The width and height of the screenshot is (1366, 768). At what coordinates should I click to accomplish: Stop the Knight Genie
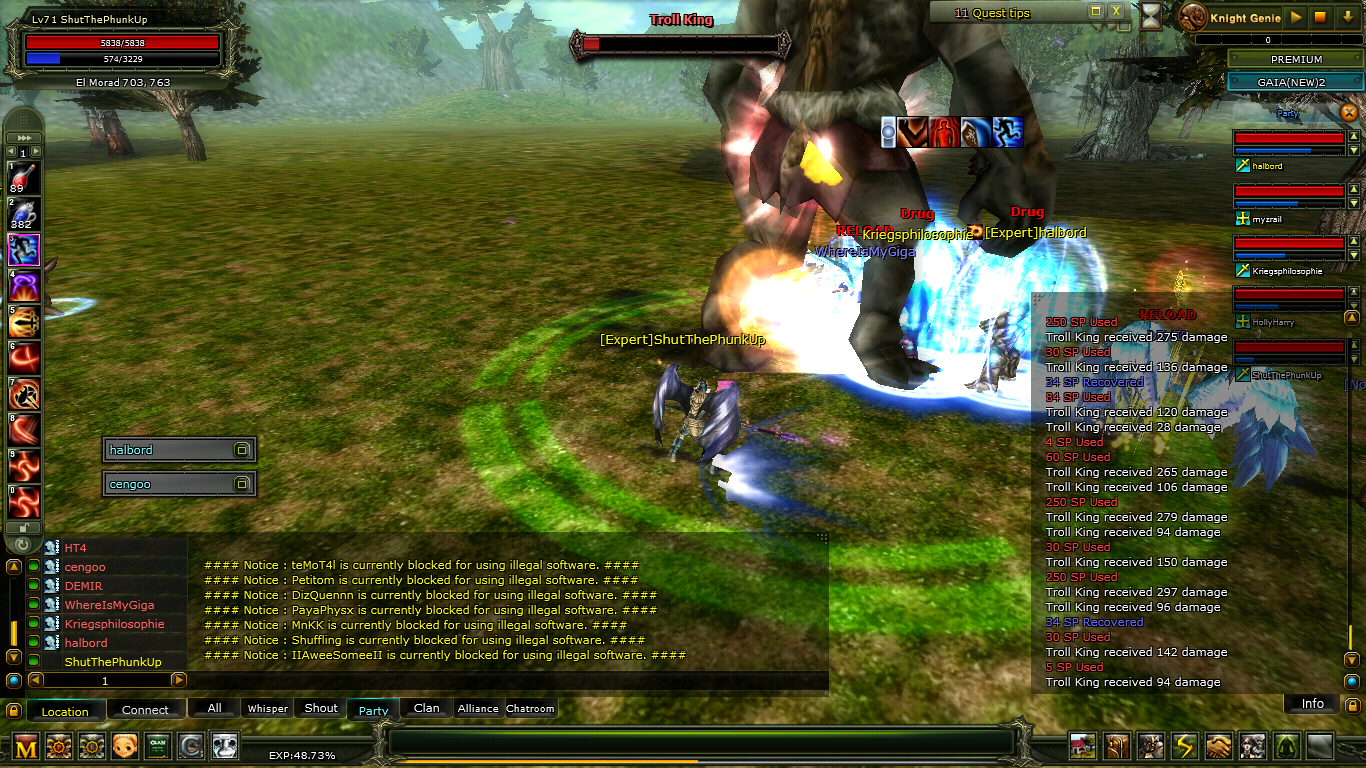[1320, 17]
